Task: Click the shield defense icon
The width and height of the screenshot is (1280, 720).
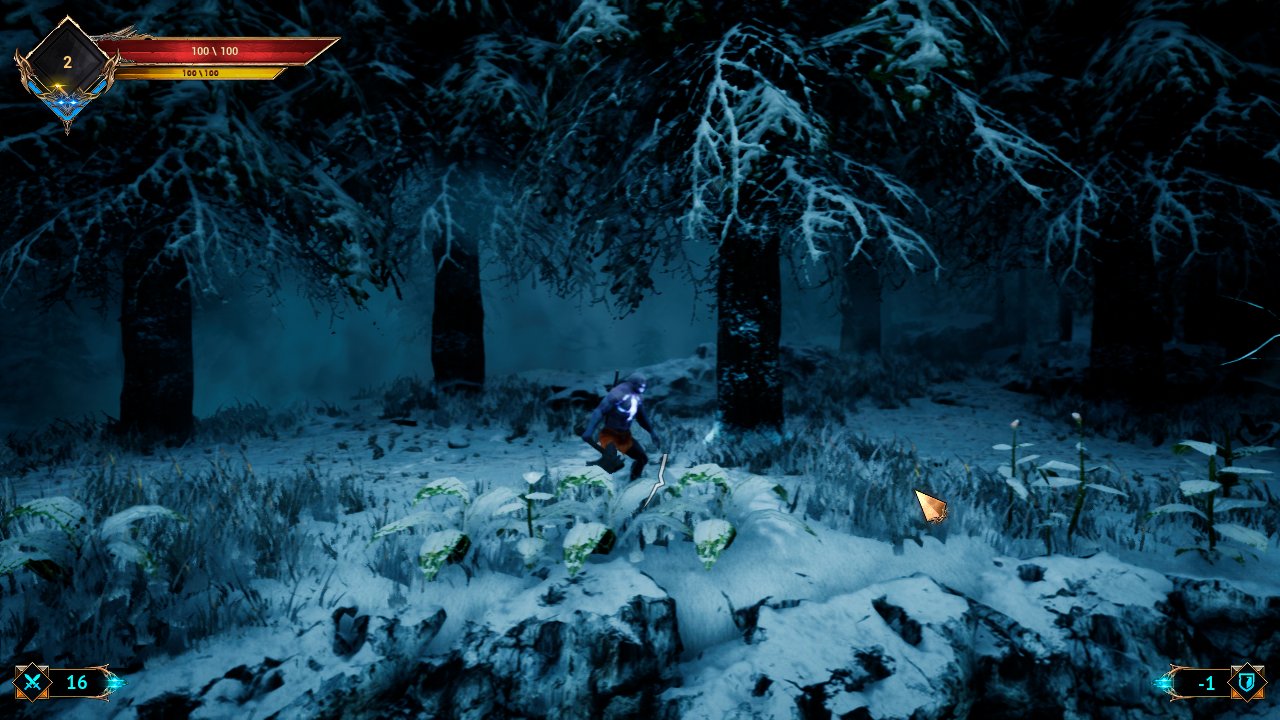Action: pos(1247,682)
